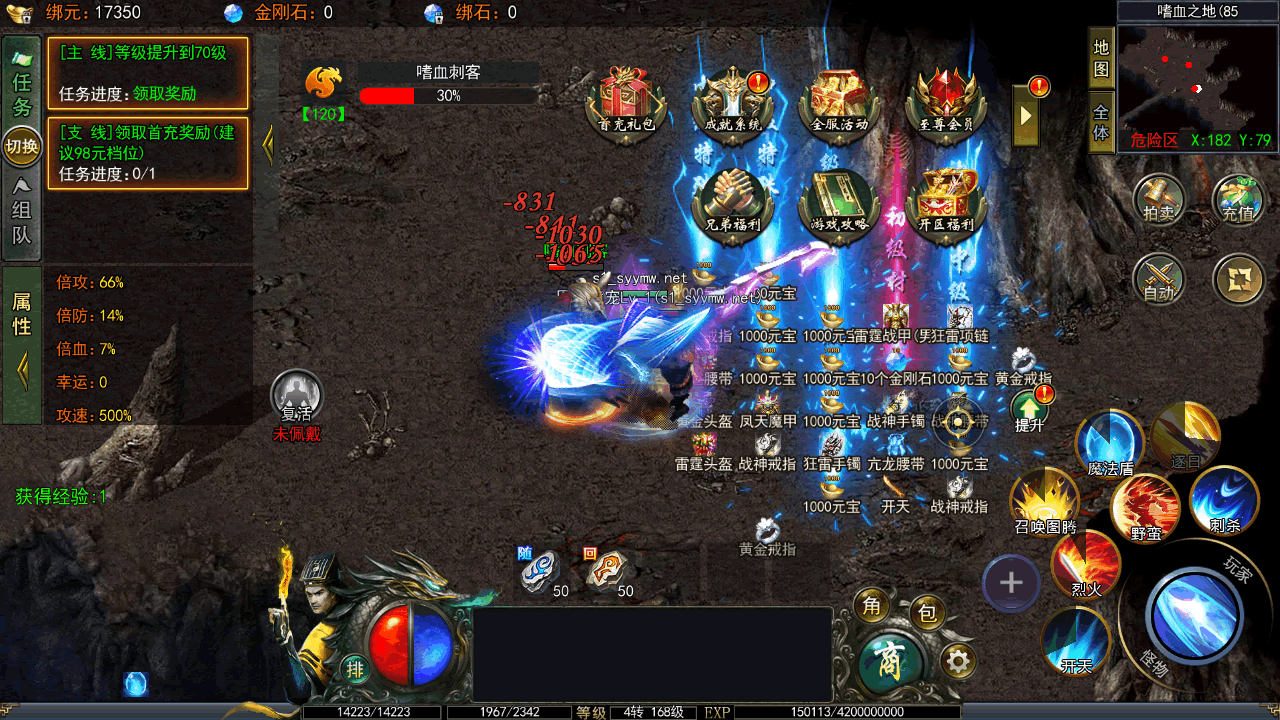Open the gear settings button
Viewport: 1280px width, 720px height.
coord(958,661)
